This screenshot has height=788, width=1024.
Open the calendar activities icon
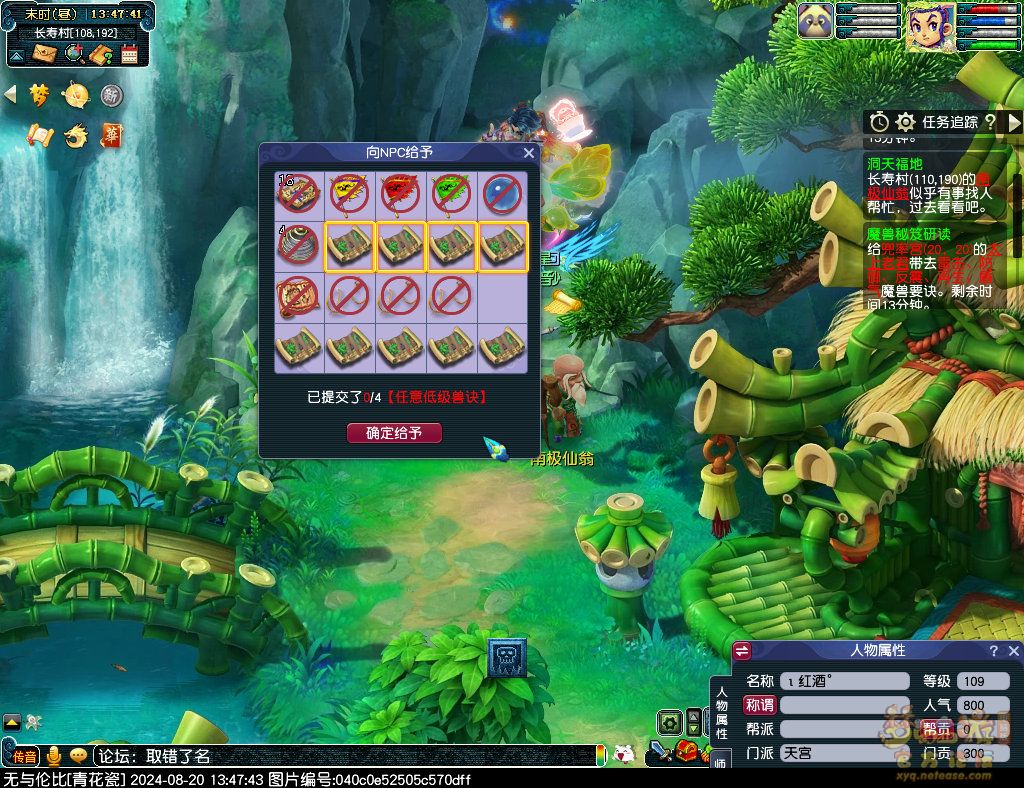pyautogui.click(x=130, y=54)
